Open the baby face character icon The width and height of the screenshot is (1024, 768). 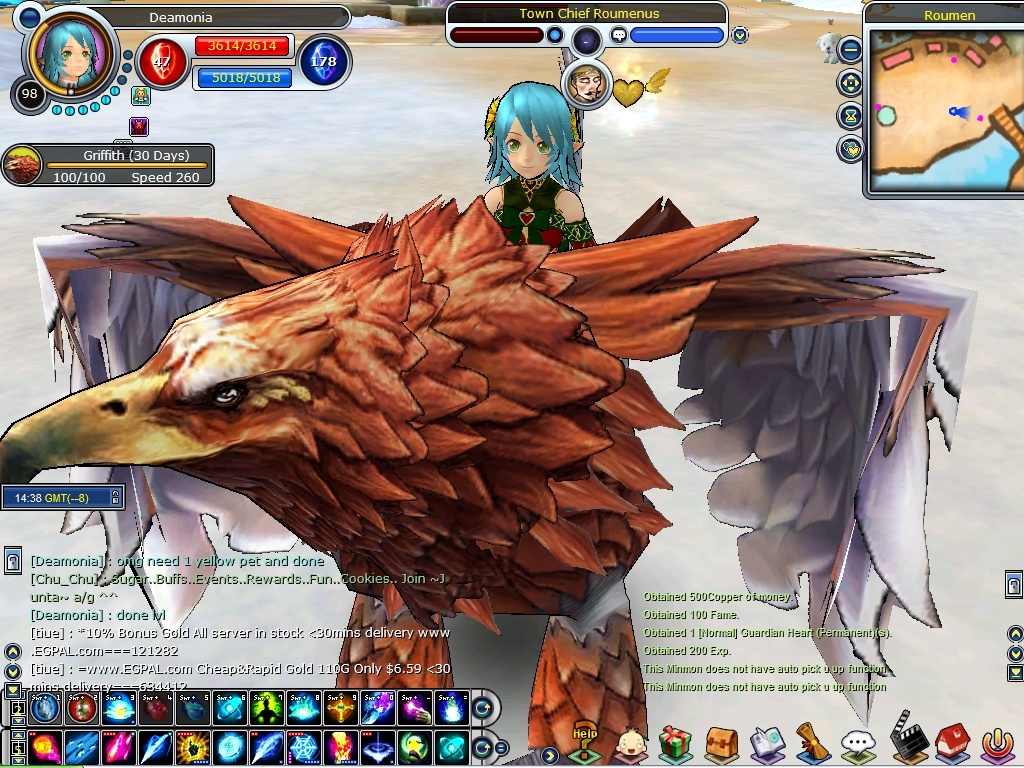click(x=630, y=744)
